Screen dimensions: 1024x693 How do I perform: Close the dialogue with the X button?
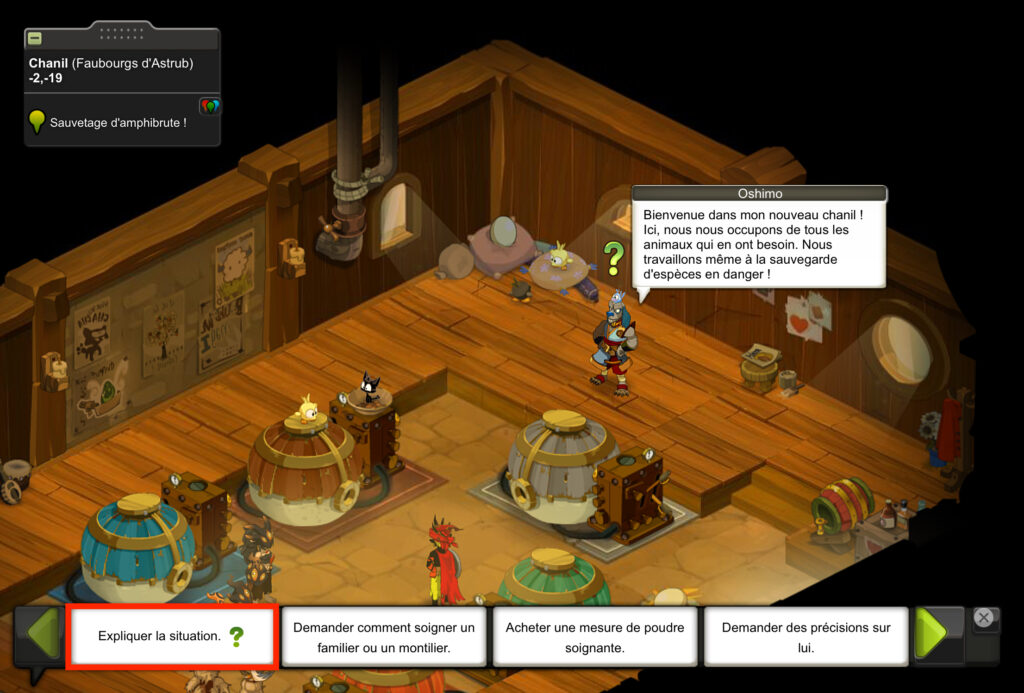click(983, 618)
